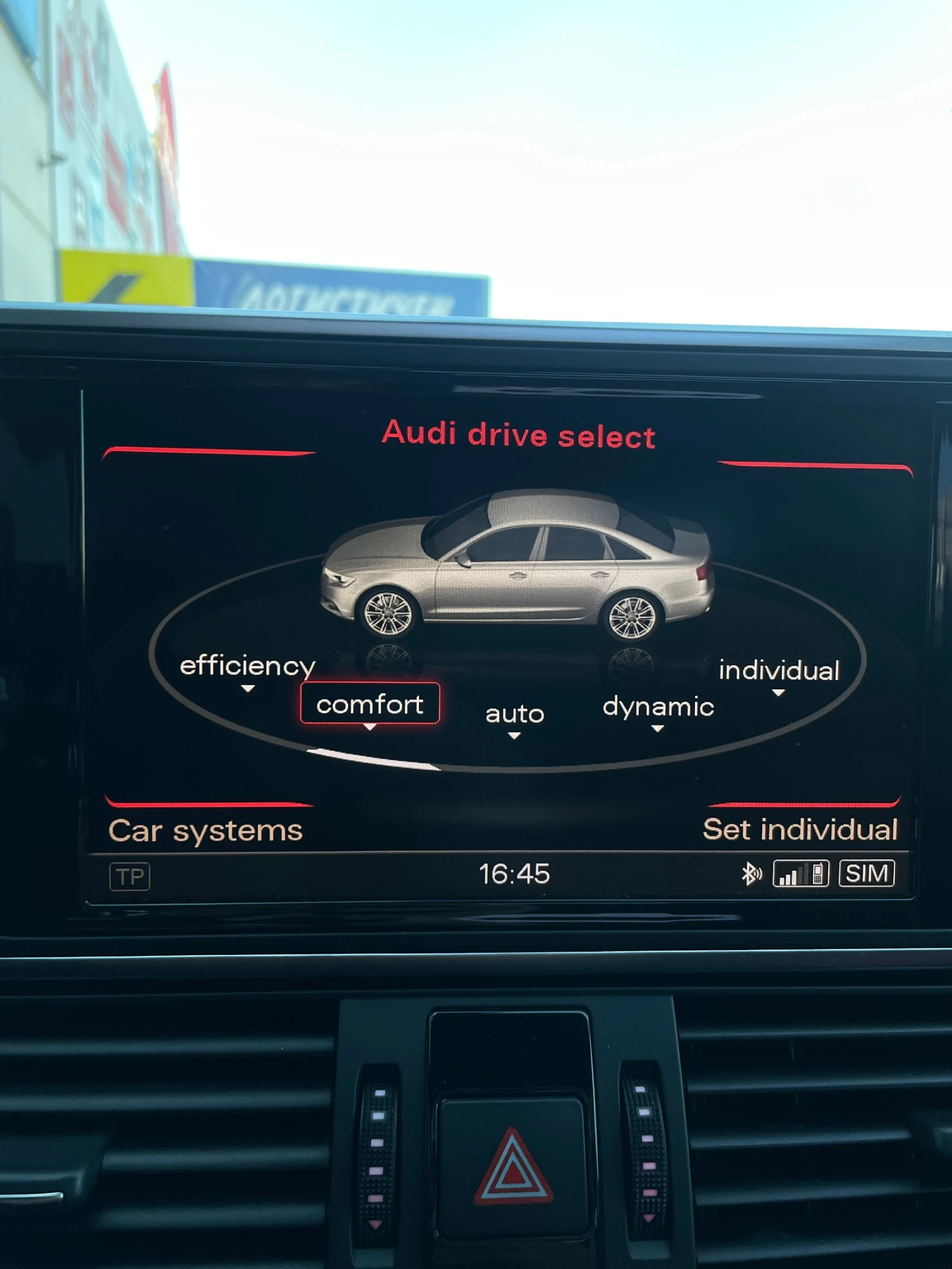This screenshot has width=952, height=1269.
Task: Open the Car systems menu
Action: coord(204,830)
